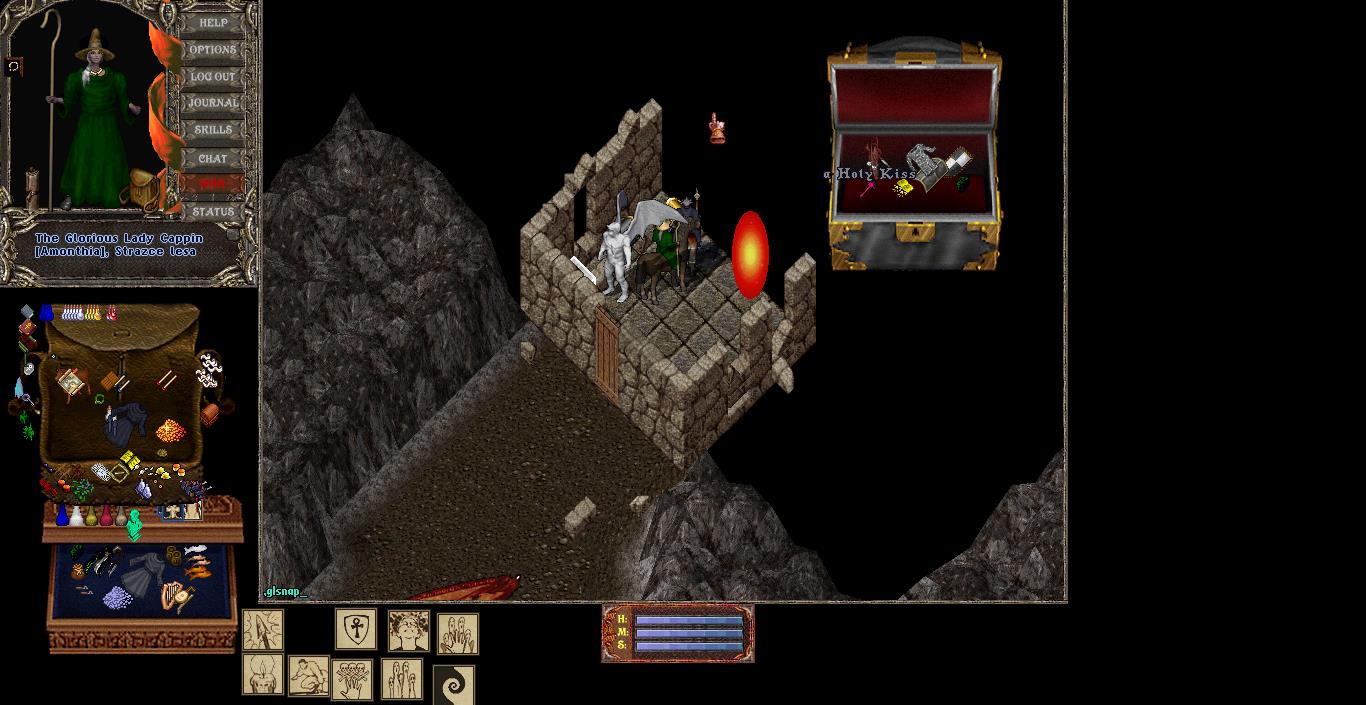Pick the green statue on the wooden shelf
The image size is (1366, 705).
[135, 524]
